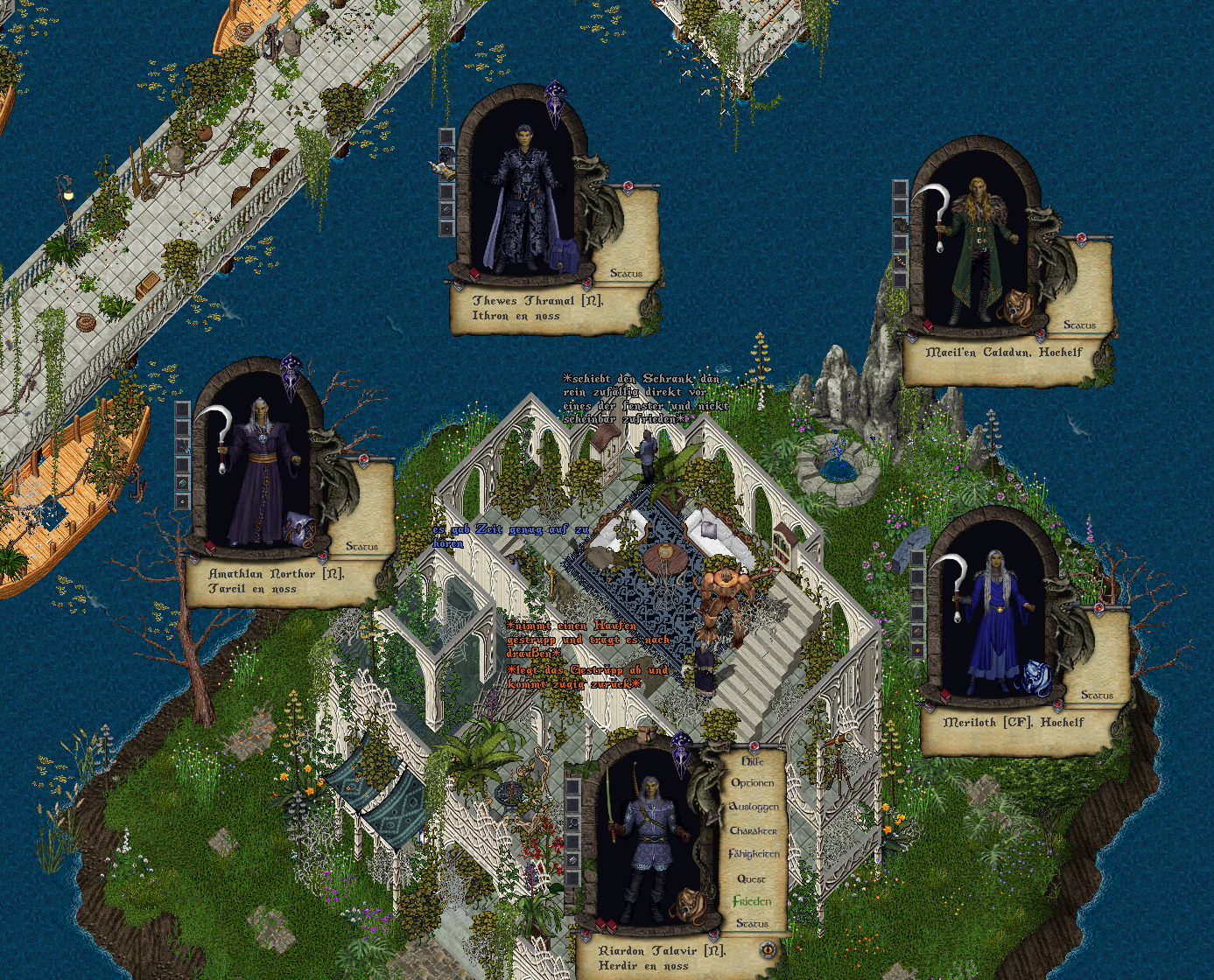
Task: Open the red books on Riardon's paperdoll
Action: pyautogui.click(x=606, y=925)
